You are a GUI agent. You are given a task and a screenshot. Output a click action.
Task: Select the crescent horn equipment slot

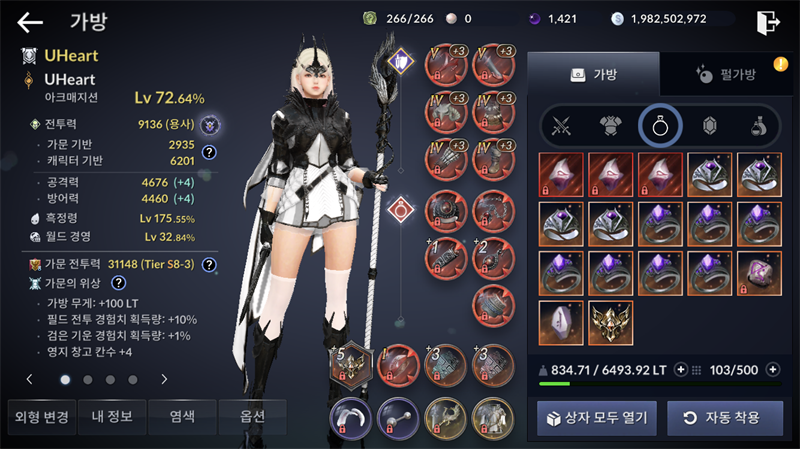point(350,416)
